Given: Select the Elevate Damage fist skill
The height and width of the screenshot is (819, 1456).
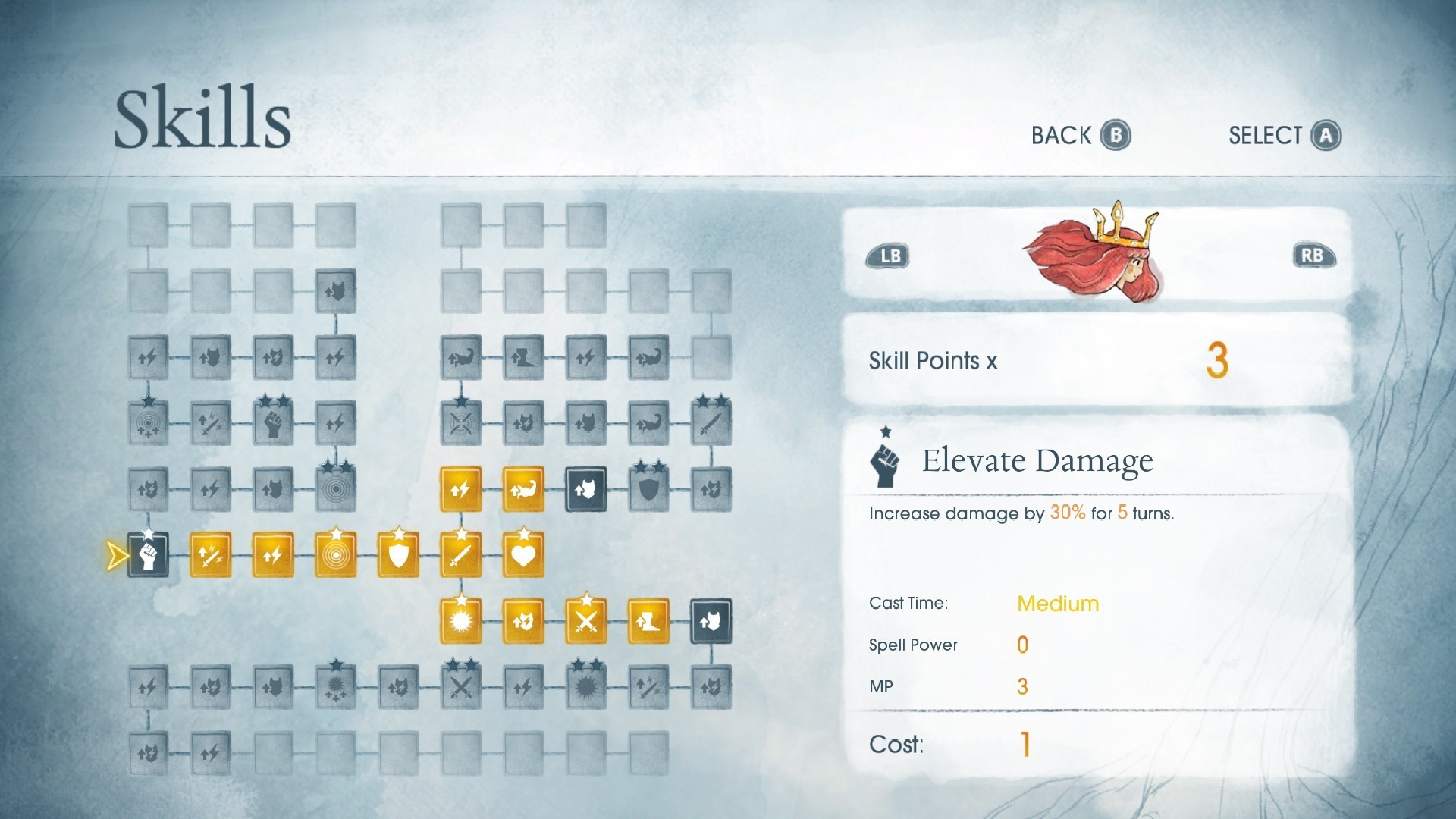Looking at the screenshot, I should [147, 555].
